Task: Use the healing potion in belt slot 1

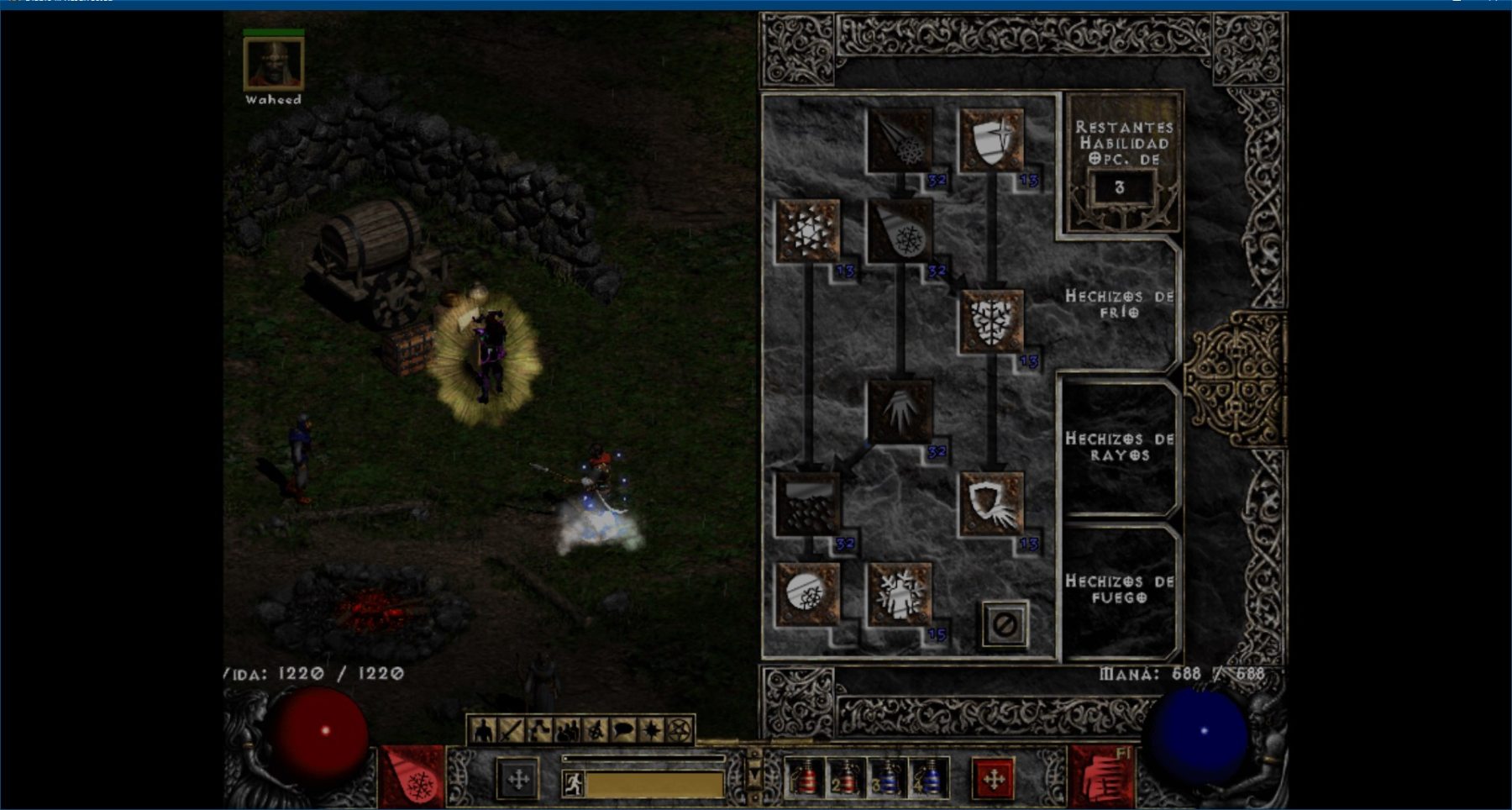Action: tap(805, 779)
